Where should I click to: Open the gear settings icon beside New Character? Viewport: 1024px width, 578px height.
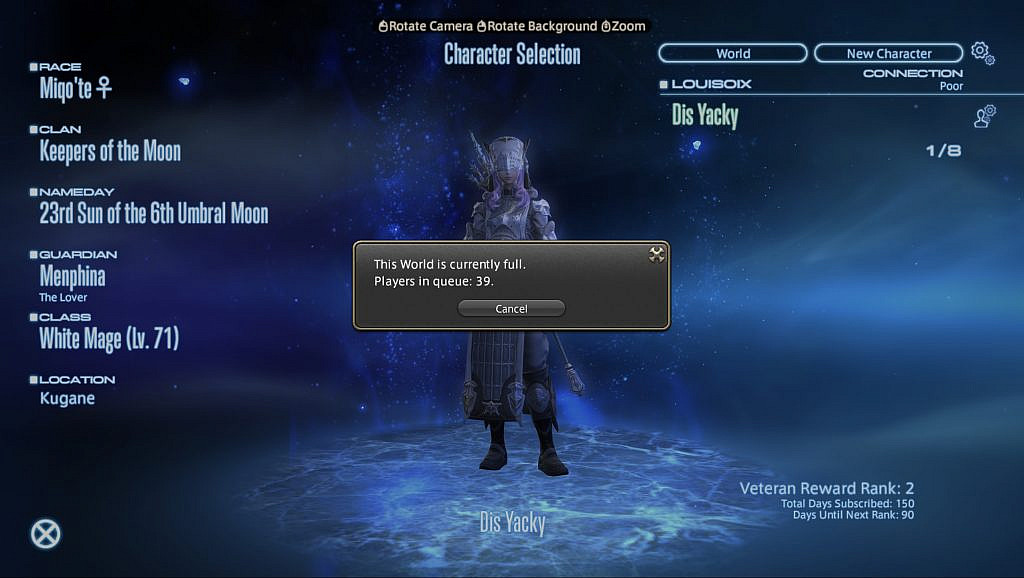pos(982,53)
